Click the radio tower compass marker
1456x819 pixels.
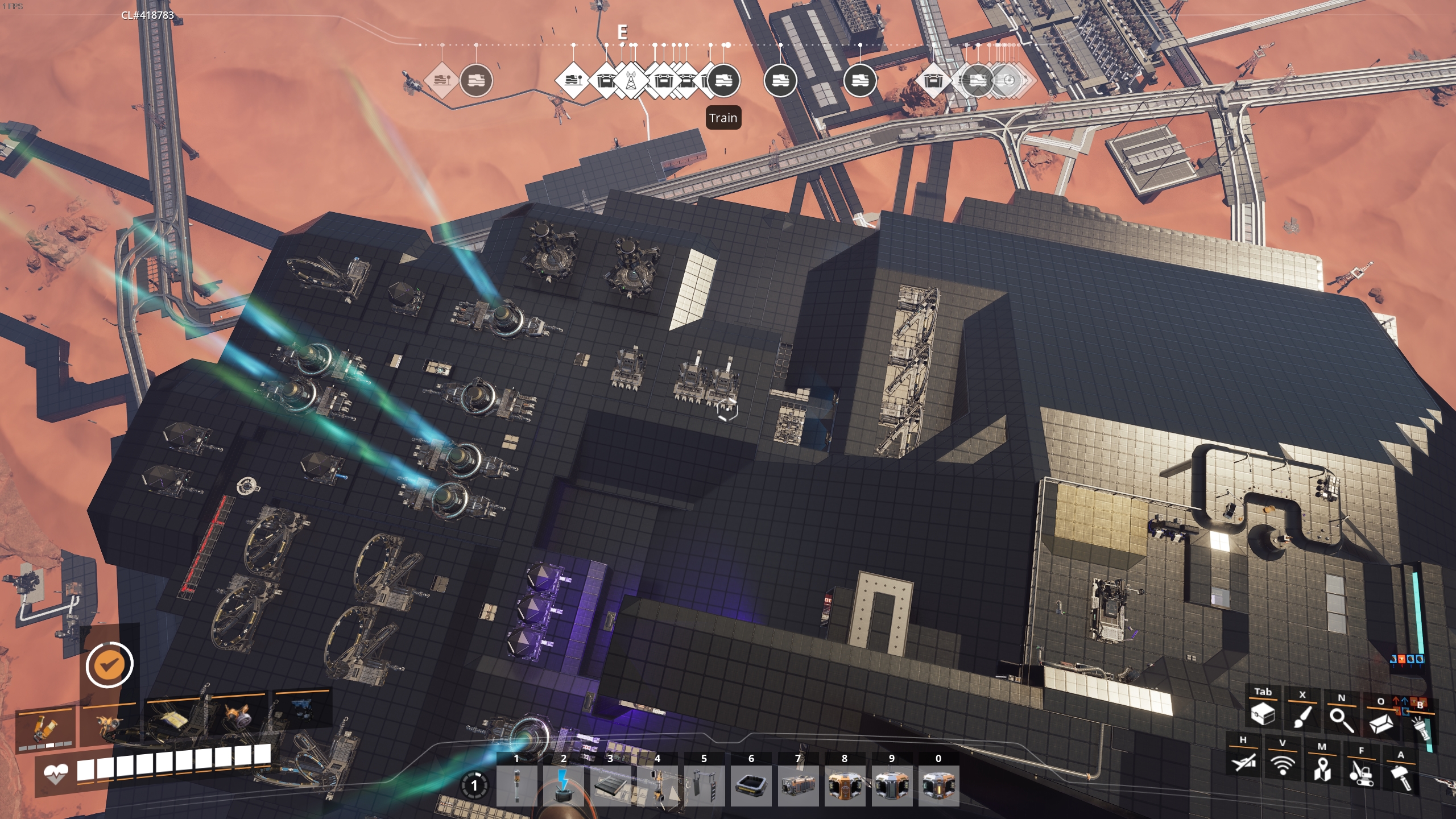pos(631,81)
